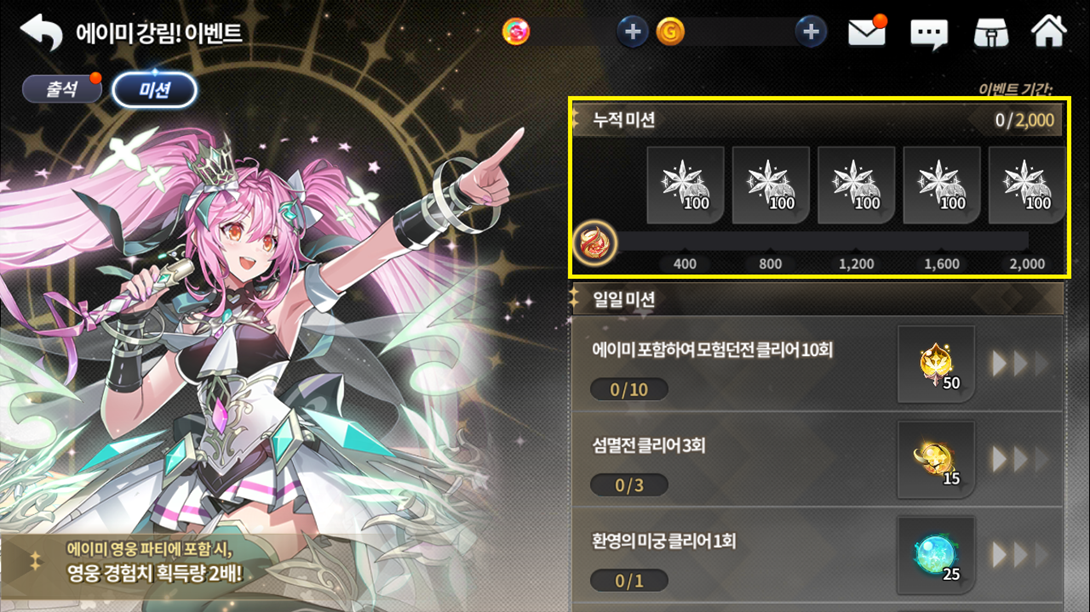Go to the 모험던전 mission via arrows
The height and width of the screenshot is (612, 1090).
pyautogui.click(x=1019, y=364)
